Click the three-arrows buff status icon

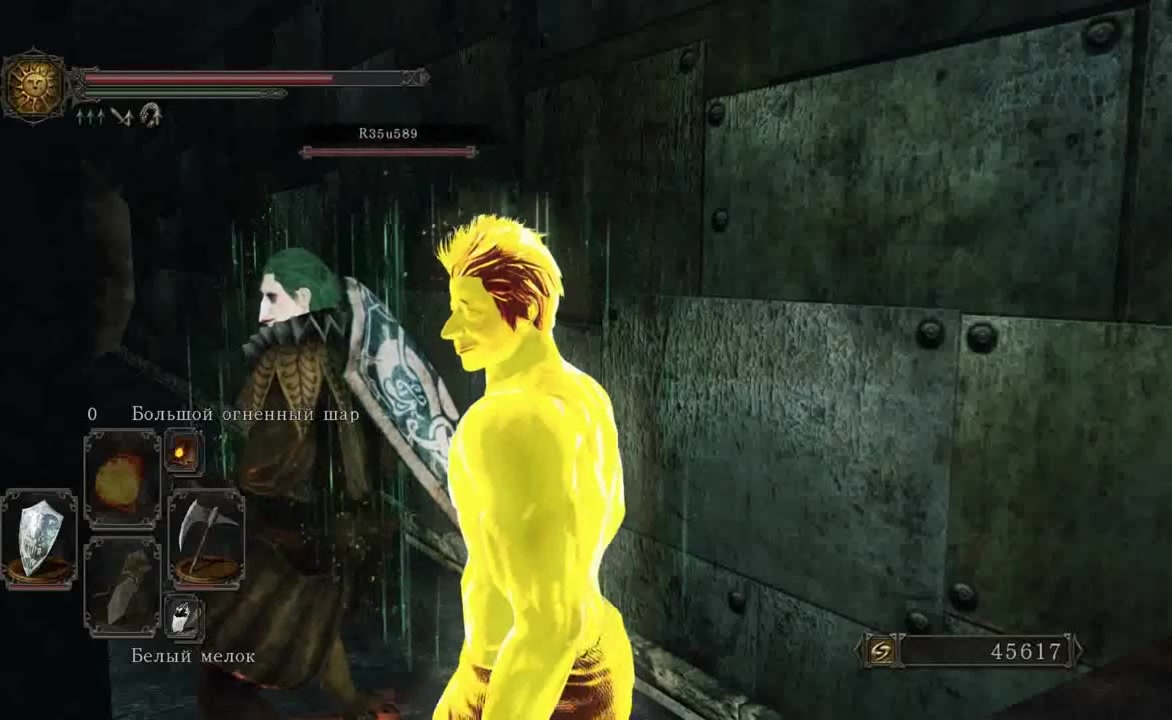89,116
